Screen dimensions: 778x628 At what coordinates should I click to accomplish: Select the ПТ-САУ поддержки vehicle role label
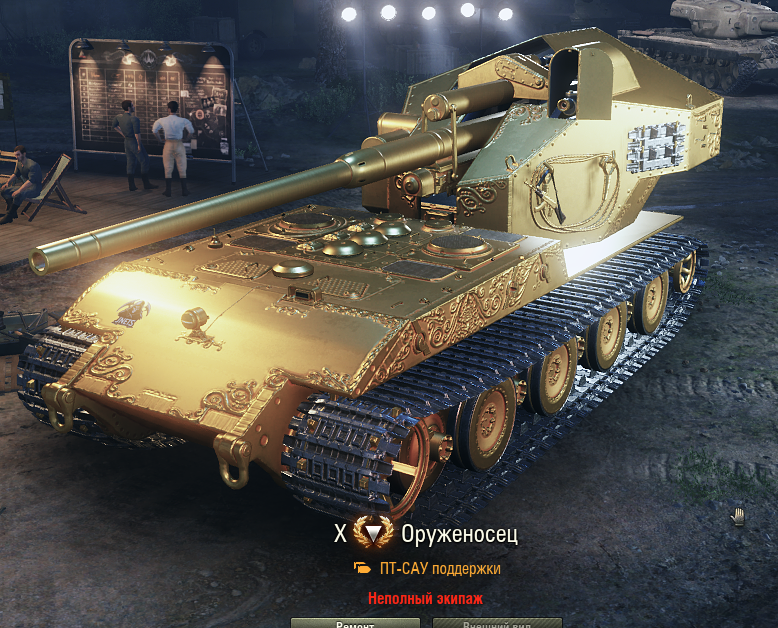point(439,568)
